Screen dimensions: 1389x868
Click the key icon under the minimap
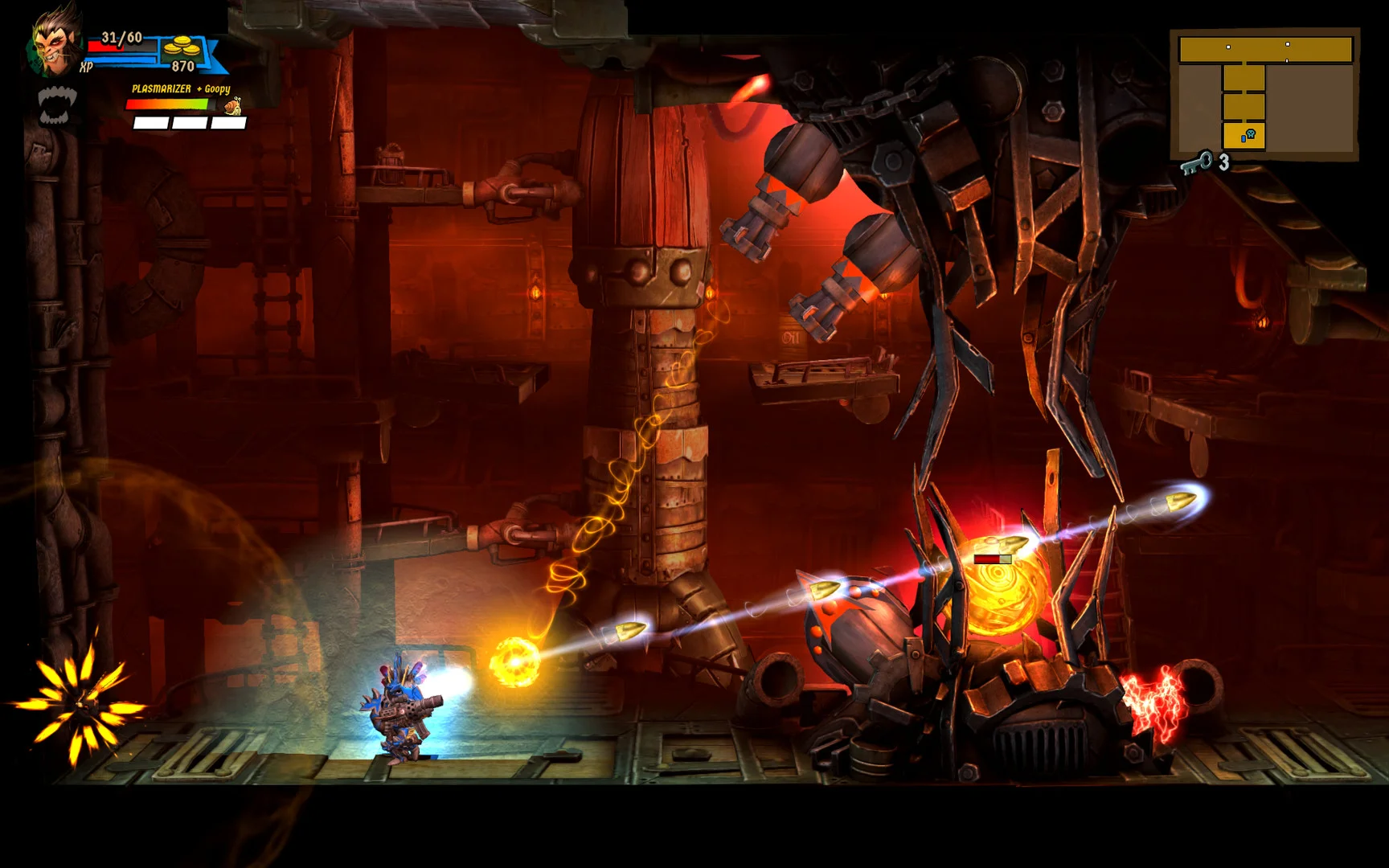pos(1197,163)
